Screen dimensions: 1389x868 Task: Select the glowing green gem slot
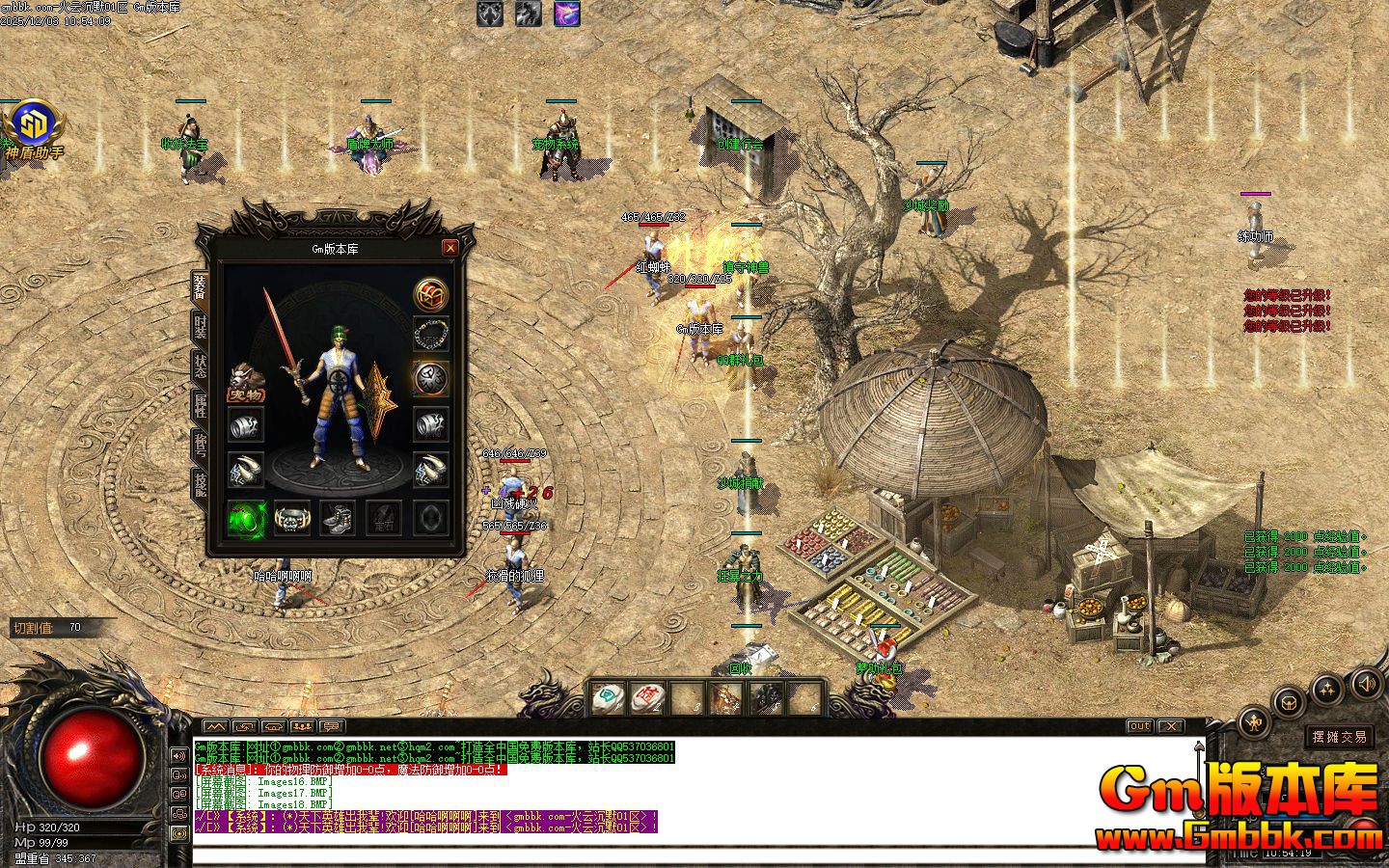[x=246, y=518]
